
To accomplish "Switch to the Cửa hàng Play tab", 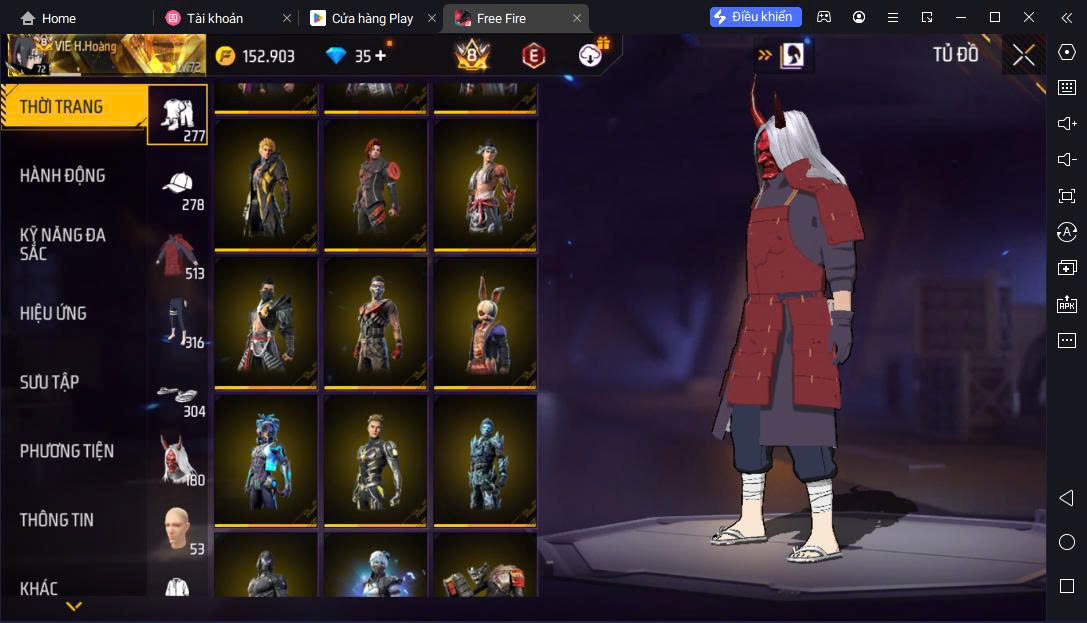I will click(x=371, y=18).
